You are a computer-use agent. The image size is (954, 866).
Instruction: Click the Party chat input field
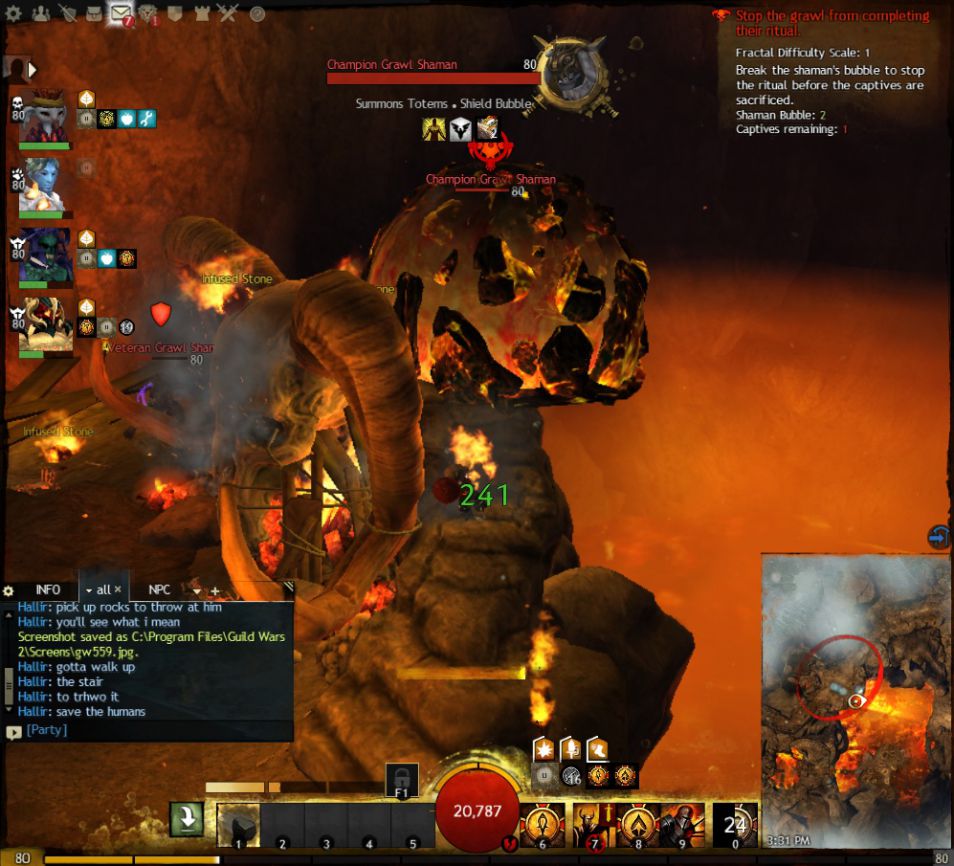point(150,731)
